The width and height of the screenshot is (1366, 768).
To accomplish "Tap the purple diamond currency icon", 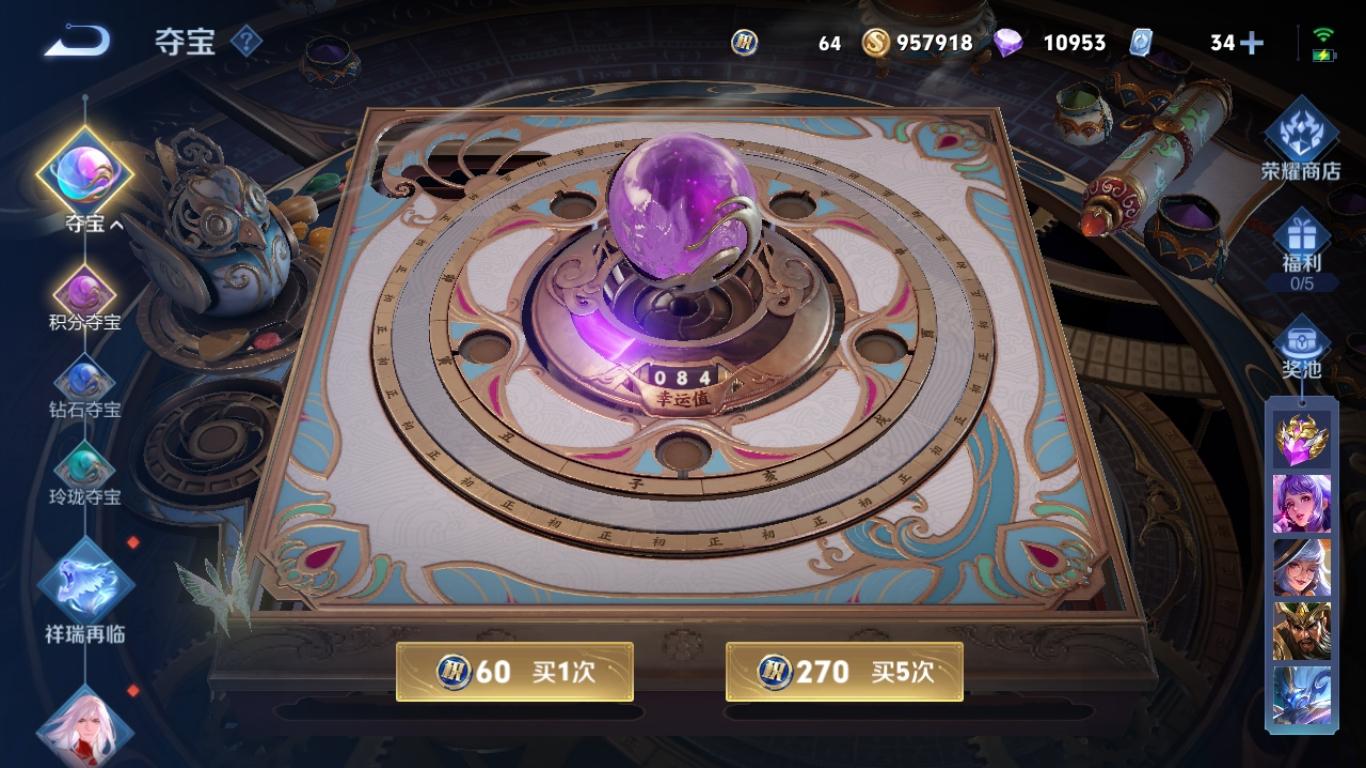I will pos(1008,43).
